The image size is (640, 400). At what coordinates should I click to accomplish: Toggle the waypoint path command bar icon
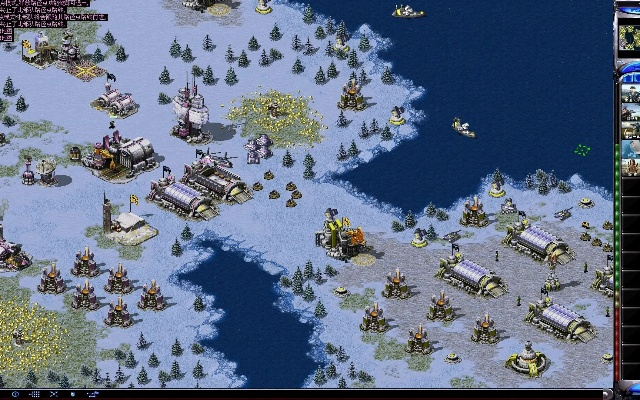(93, 394)
